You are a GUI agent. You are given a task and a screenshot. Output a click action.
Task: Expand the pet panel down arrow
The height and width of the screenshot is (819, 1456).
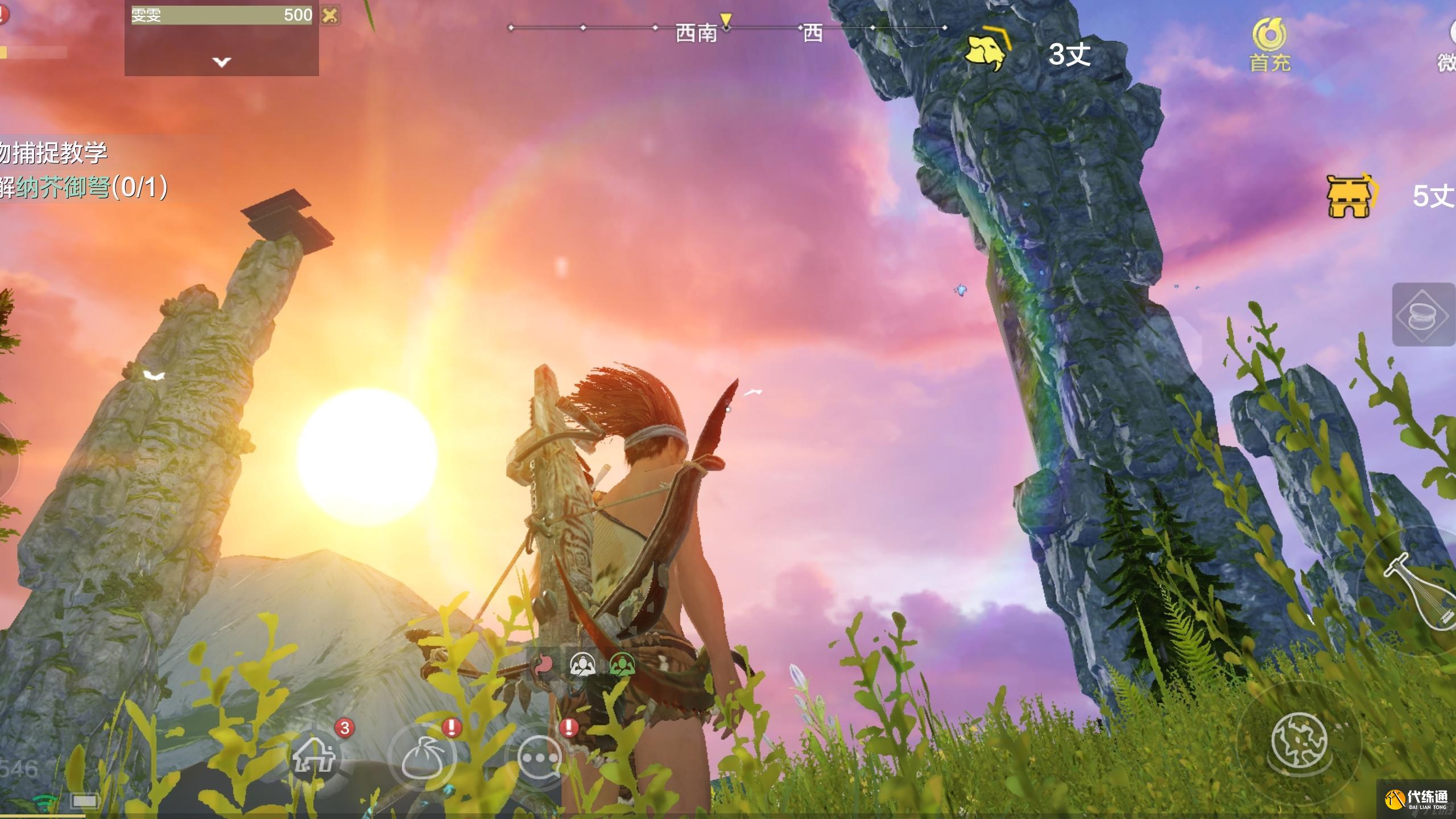pyautogui.click(x=221, y=61)
